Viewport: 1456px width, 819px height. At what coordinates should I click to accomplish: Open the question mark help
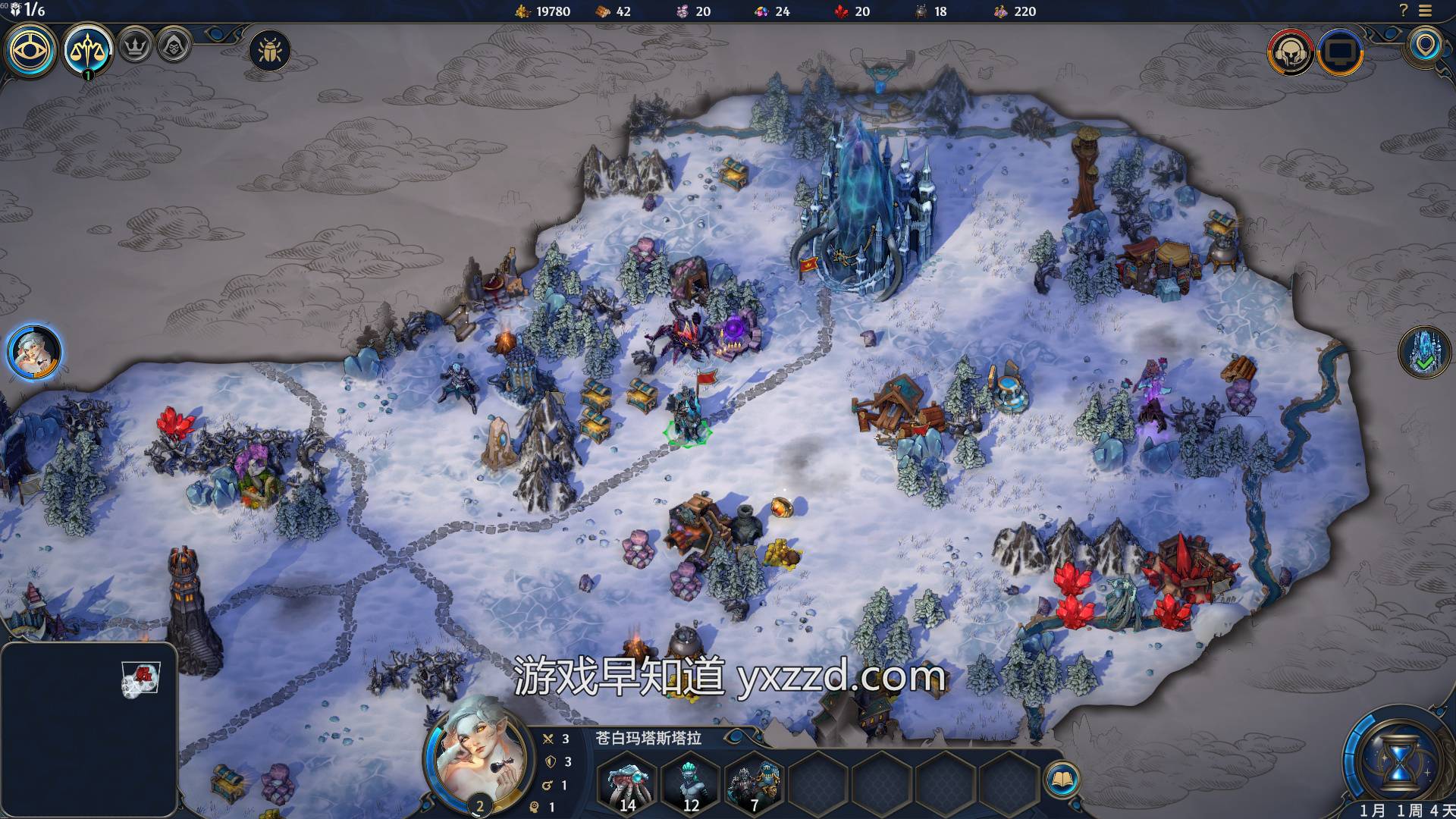[1403, 11]
